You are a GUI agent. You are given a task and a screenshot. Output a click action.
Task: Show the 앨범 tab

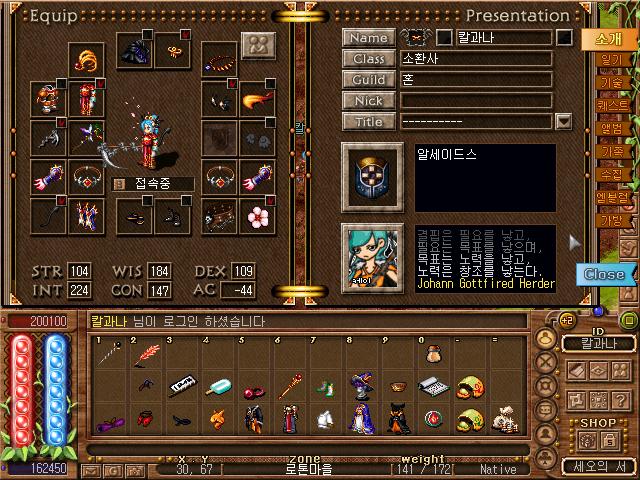tap(610, 128)
